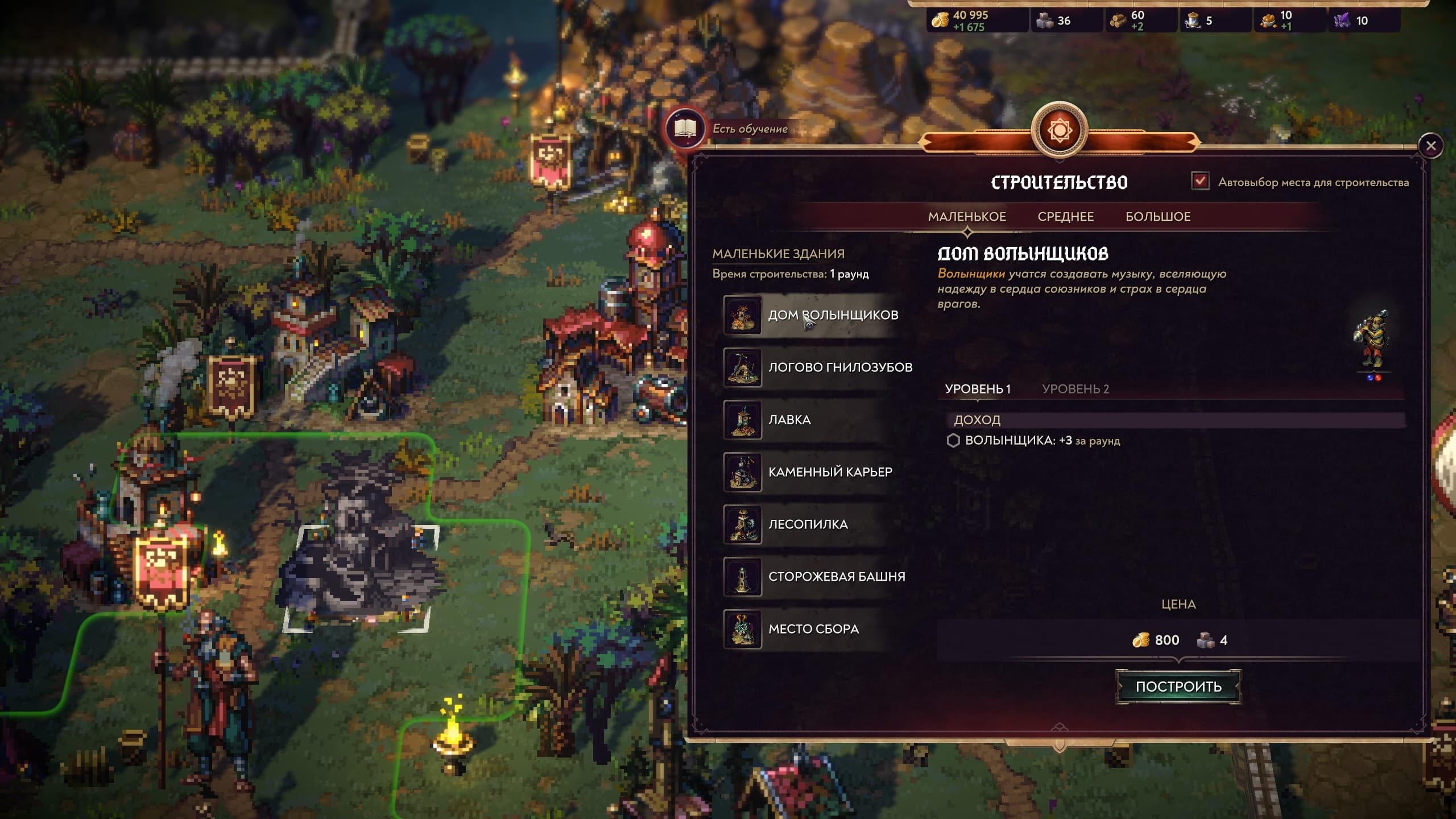Select Логово гнилозубов building

(839, 367)
